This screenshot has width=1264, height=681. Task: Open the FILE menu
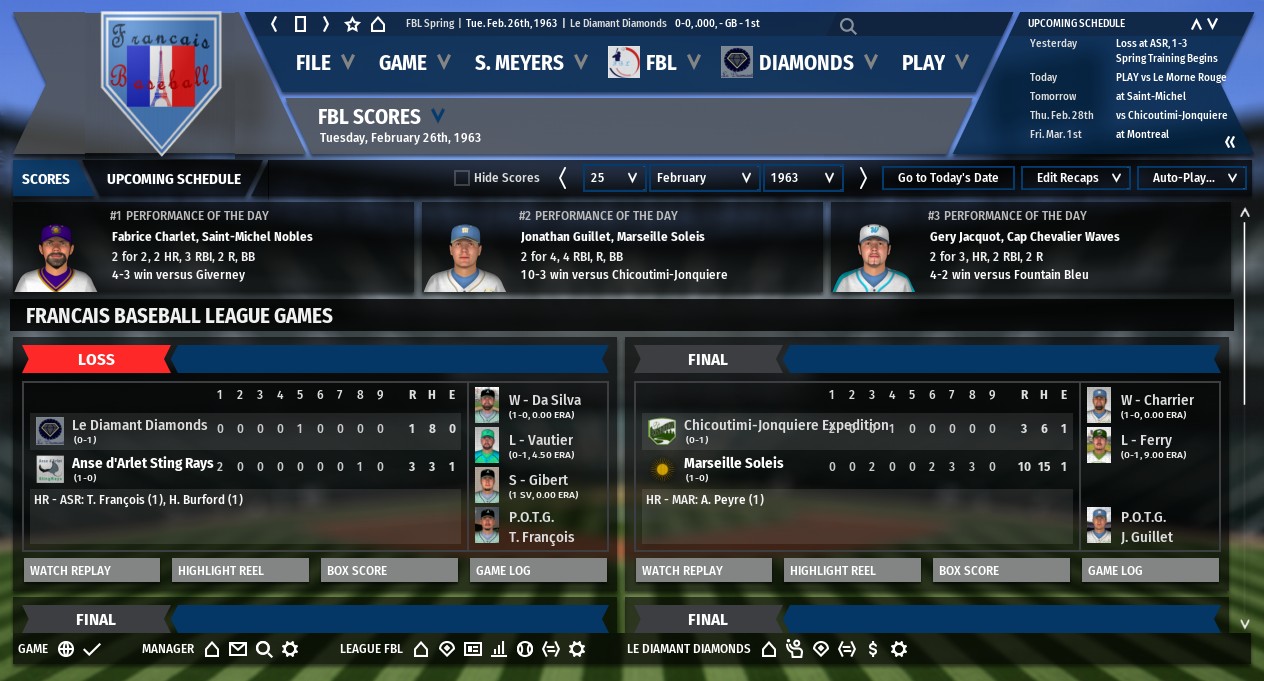click(x=324, y=63)
